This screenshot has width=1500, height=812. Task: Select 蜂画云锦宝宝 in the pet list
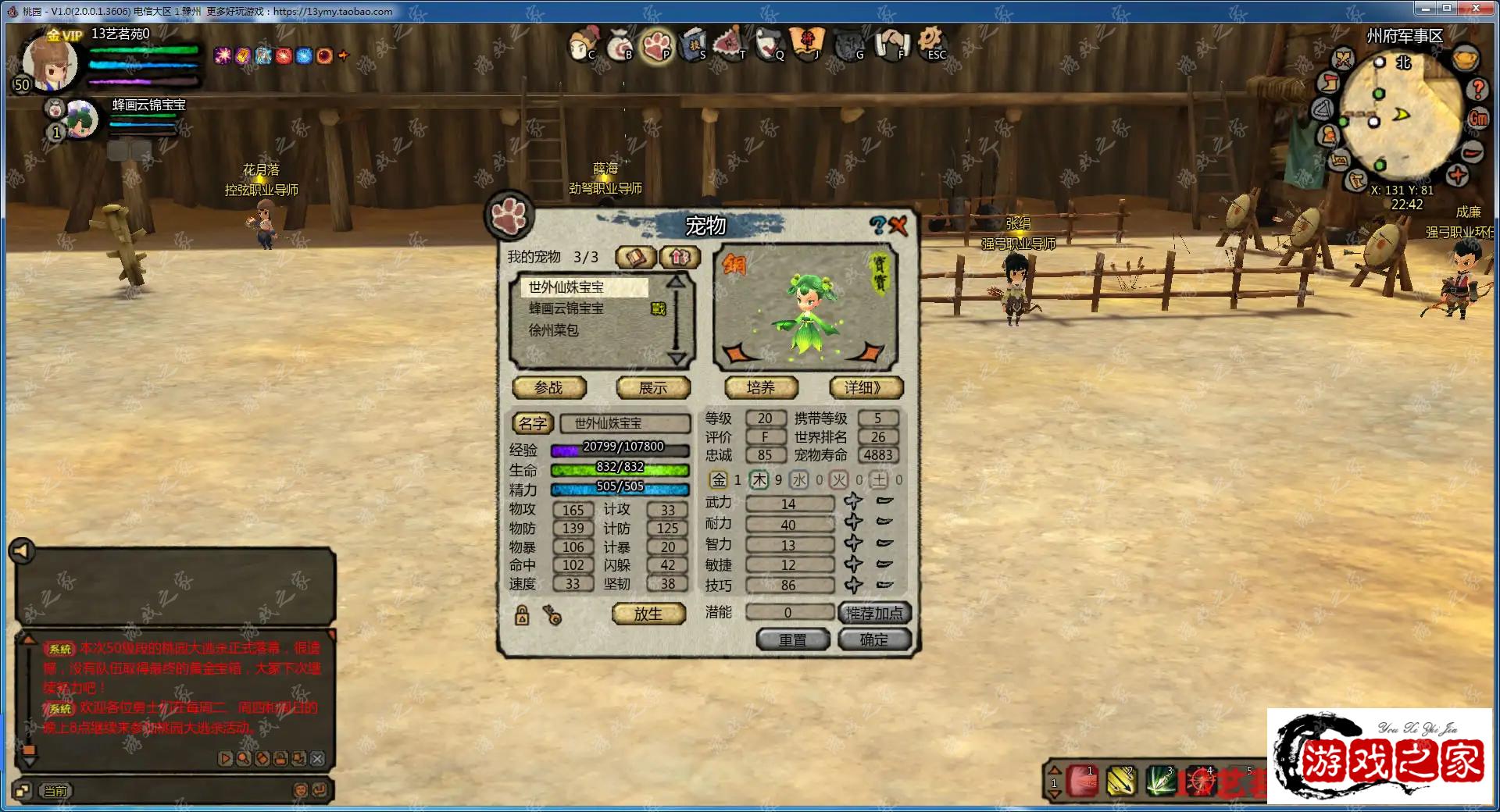(566, 309)
